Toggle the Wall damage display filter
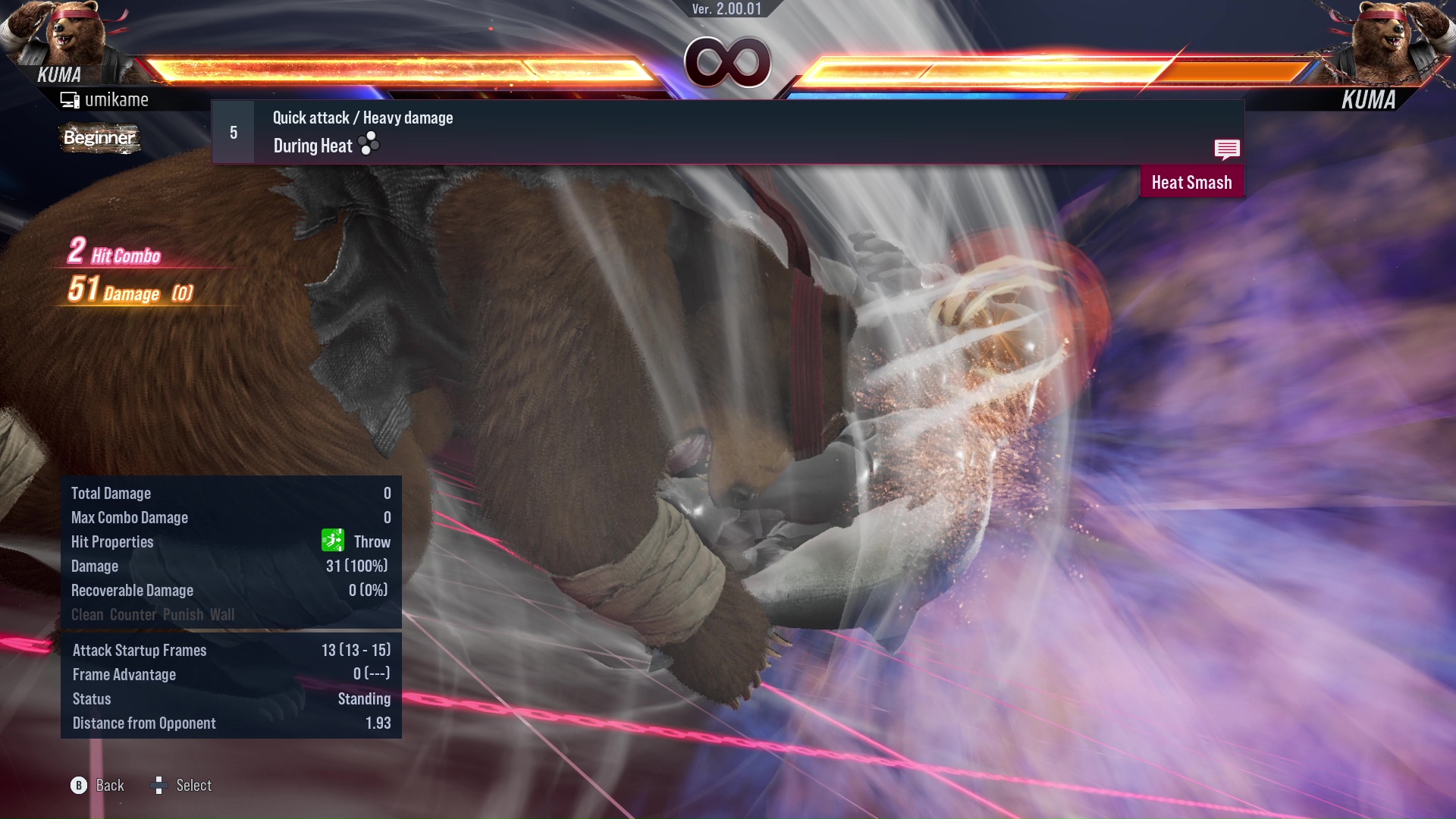Screen dimensions: 1456x819 click(x=223, y=614)
